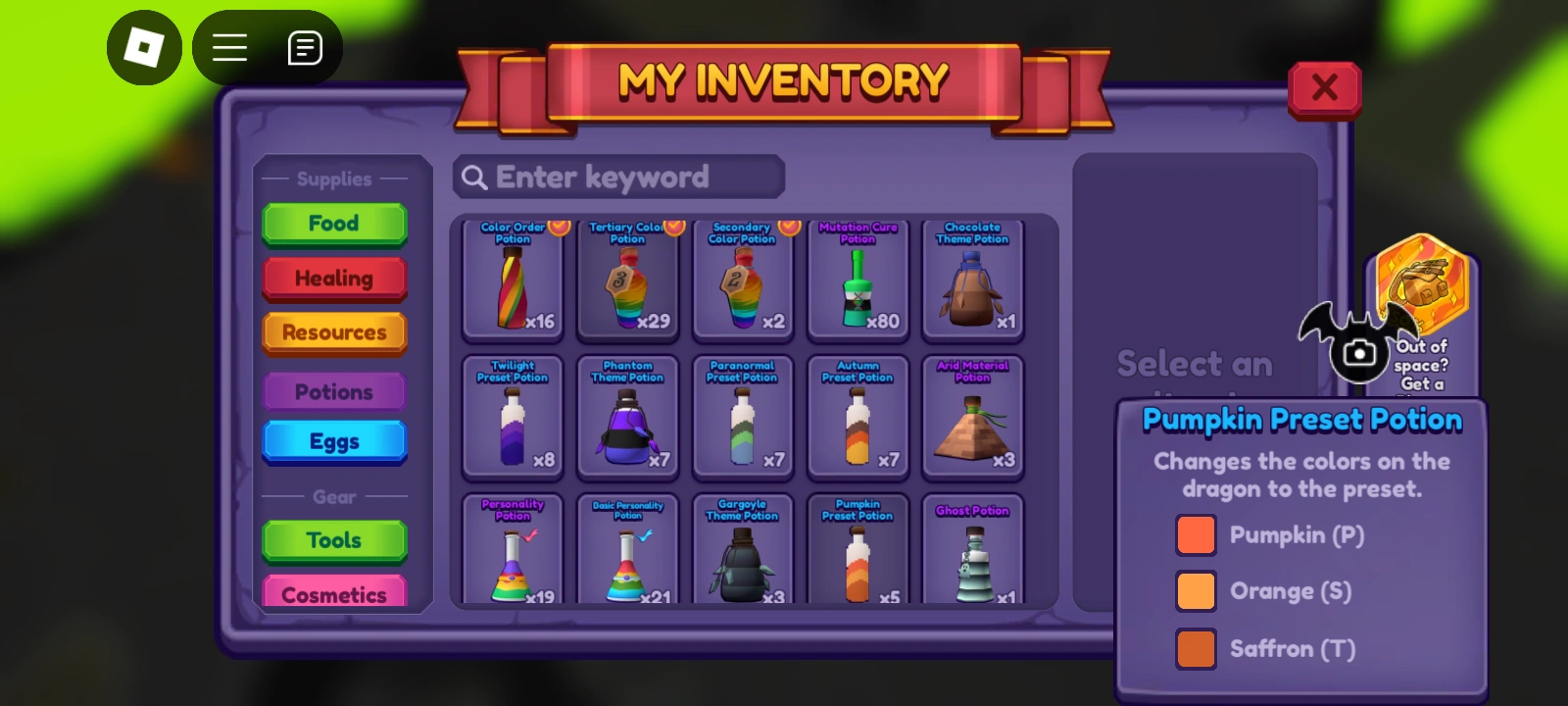This screenshot has width=1568, height=706.
Task: Click the Twilight Preset Potion bottle
Action: [513, 420]
